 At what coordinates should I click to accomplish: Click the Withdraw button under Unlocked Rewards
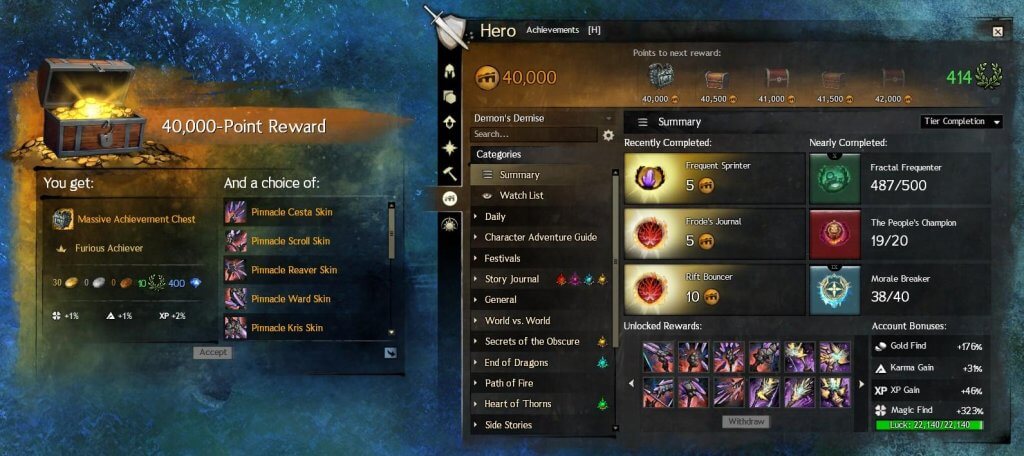(746, 422)
